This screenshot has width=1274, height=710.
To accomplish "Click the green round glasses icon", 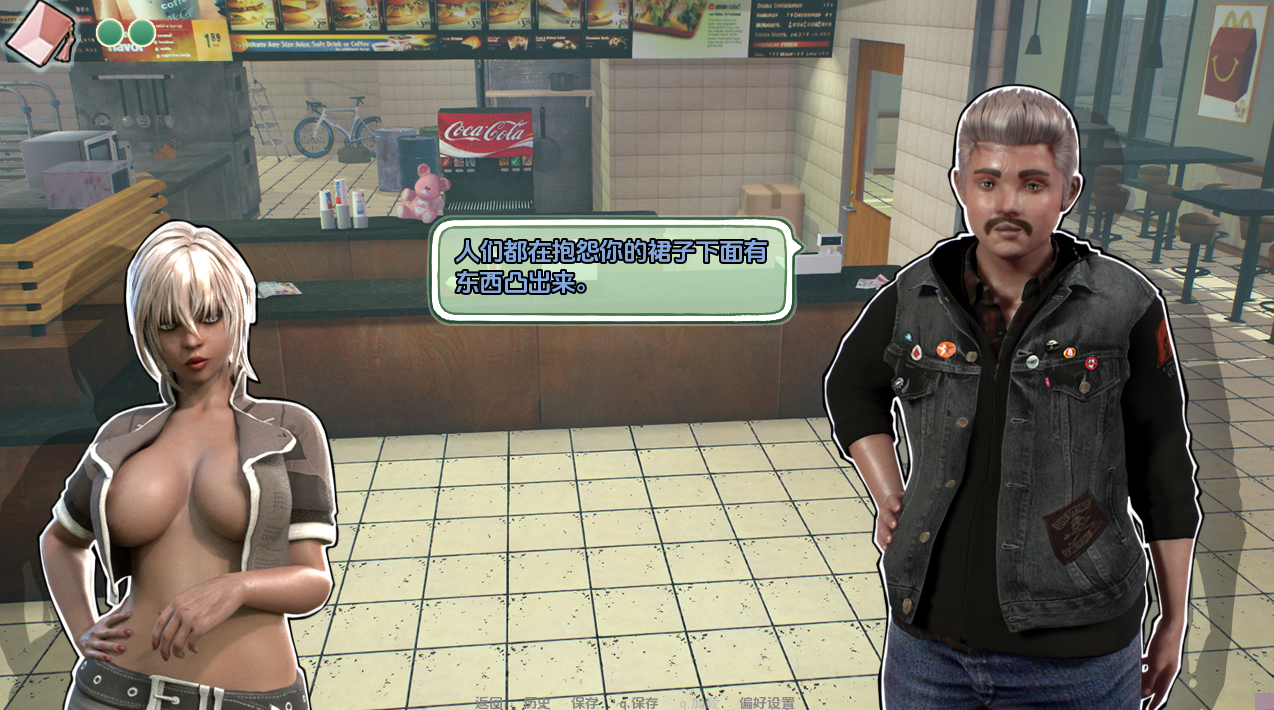I will (125, 33).
